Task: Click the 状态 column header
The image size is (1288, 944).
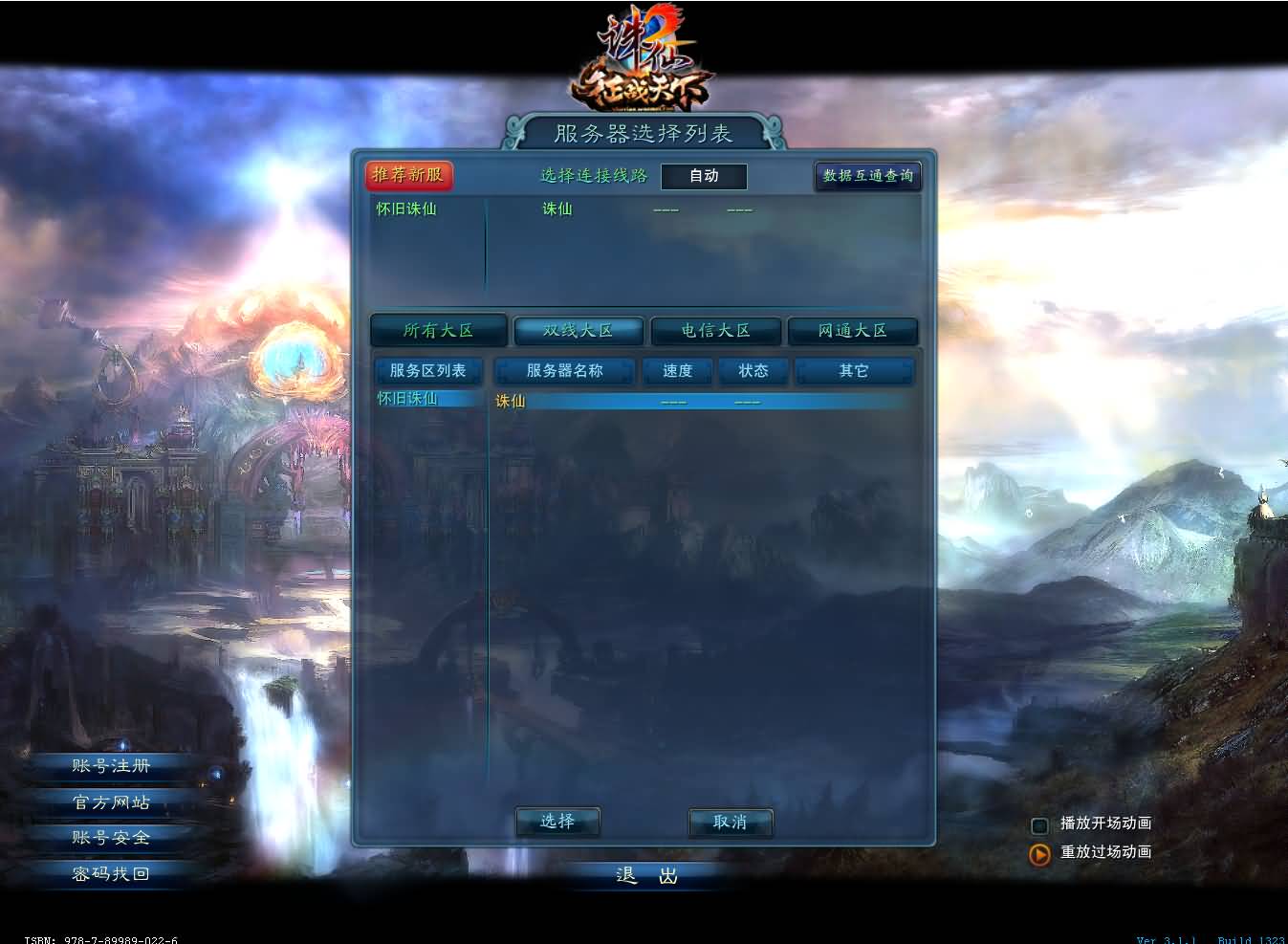Action: point(754,371)
